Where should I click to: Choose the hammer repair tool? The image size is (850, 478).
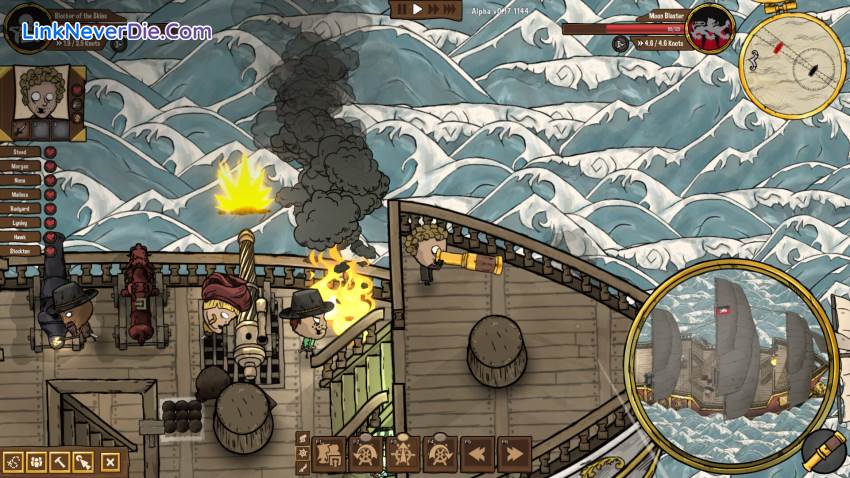(x=60, y=462)
